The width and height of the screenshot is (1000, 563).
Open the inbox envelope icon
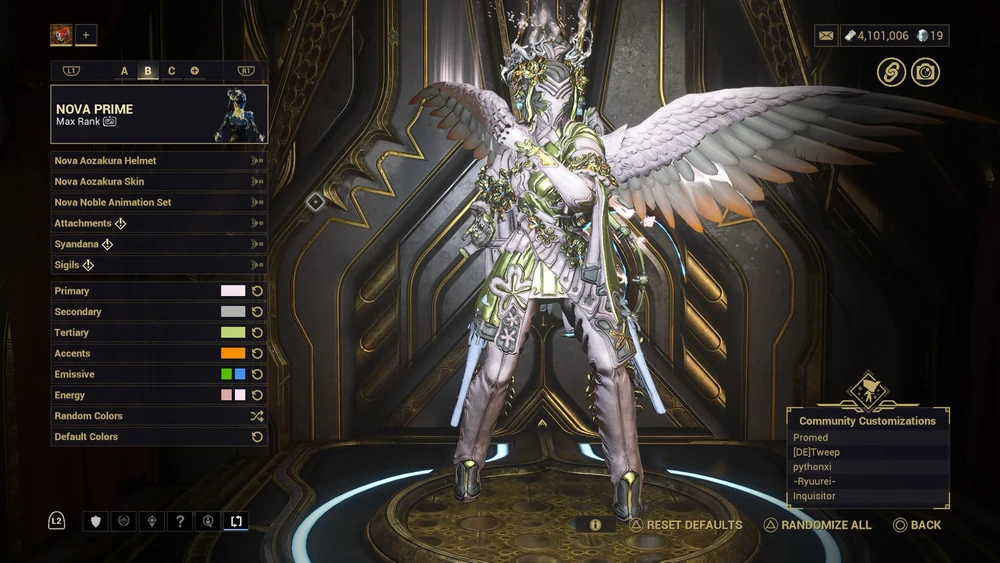click(826, 36)
